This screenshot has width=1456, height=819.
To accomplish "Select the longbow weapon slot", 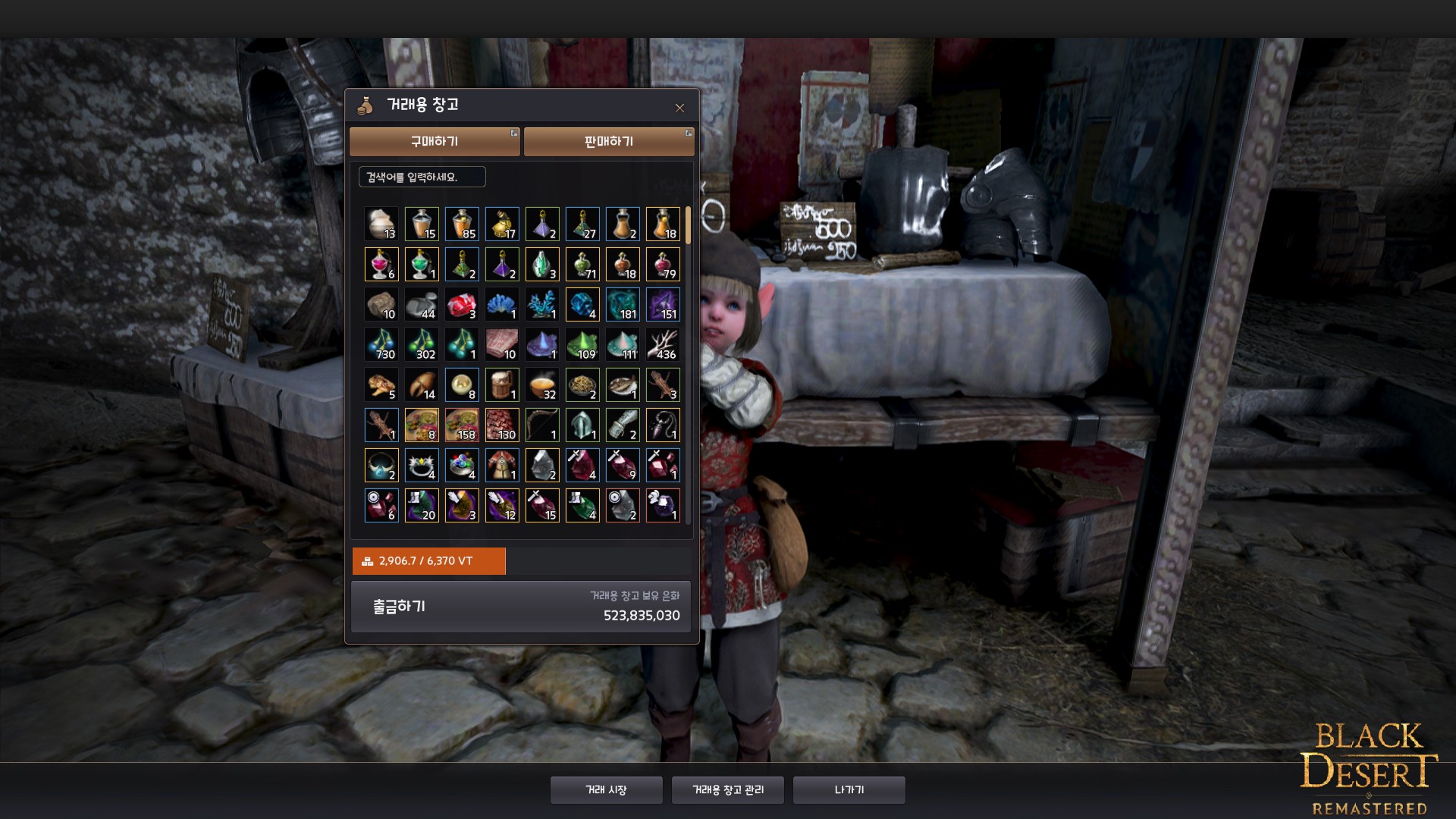I will tap(542, 425).
